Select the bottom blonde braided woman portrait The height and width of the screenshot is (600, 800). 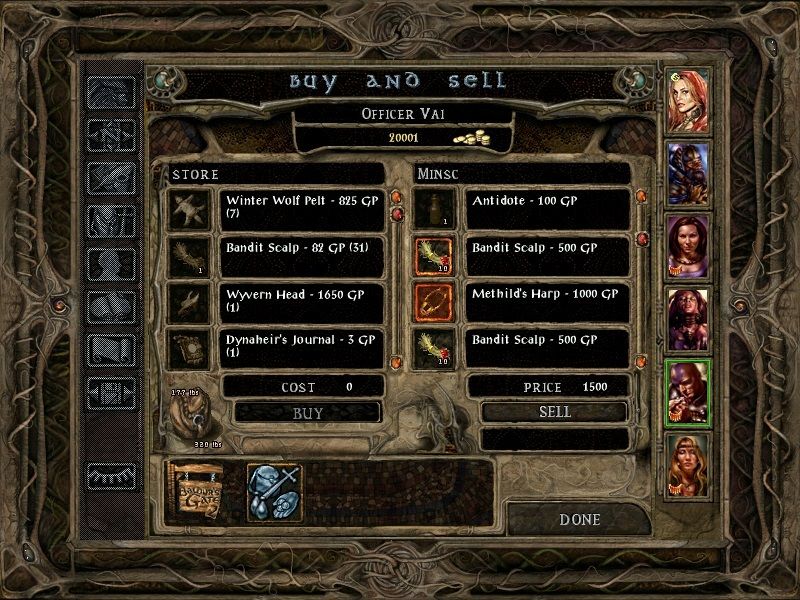pos(687,463)
